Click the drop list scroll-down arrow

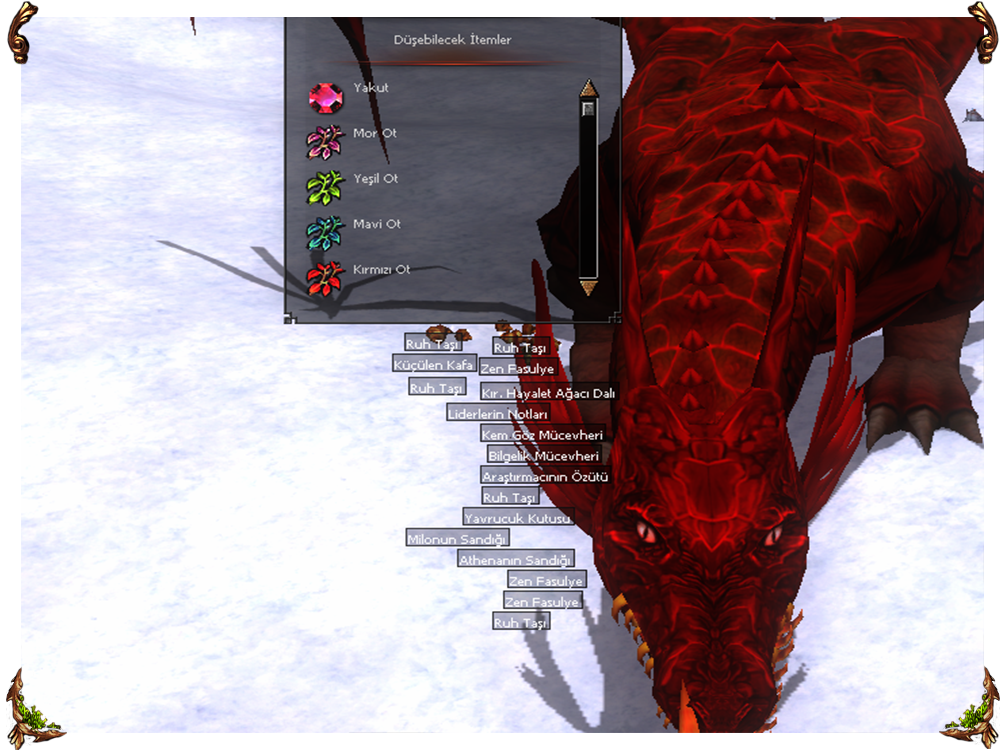click(588, 288)
